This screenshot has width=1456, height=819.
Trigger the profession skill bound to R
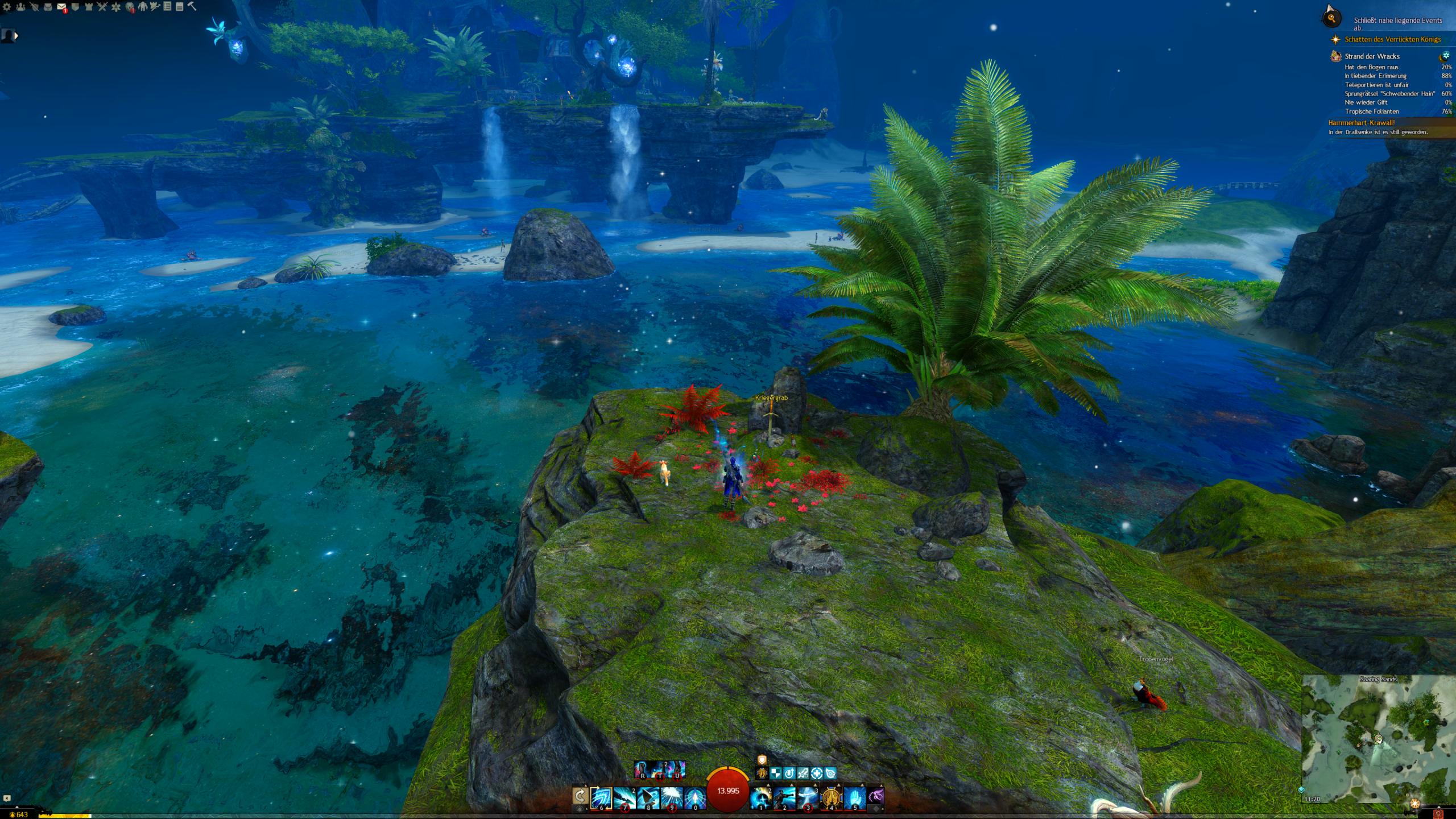pos(643,770)
